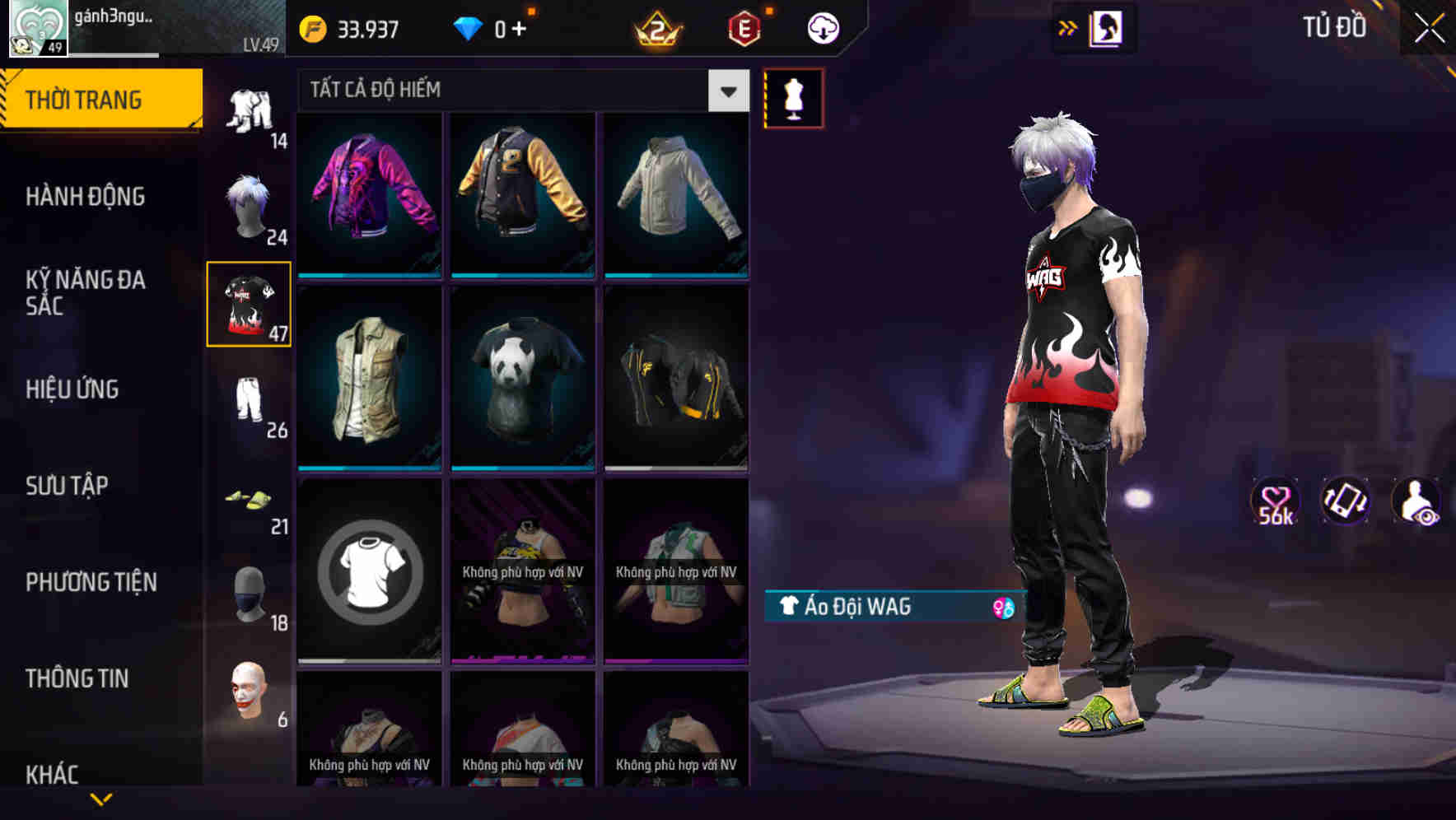Select the panda t-shirt thumbnail
This screenshot has height=820, width=1456.
pyautogui.click(x=521, y=377)
